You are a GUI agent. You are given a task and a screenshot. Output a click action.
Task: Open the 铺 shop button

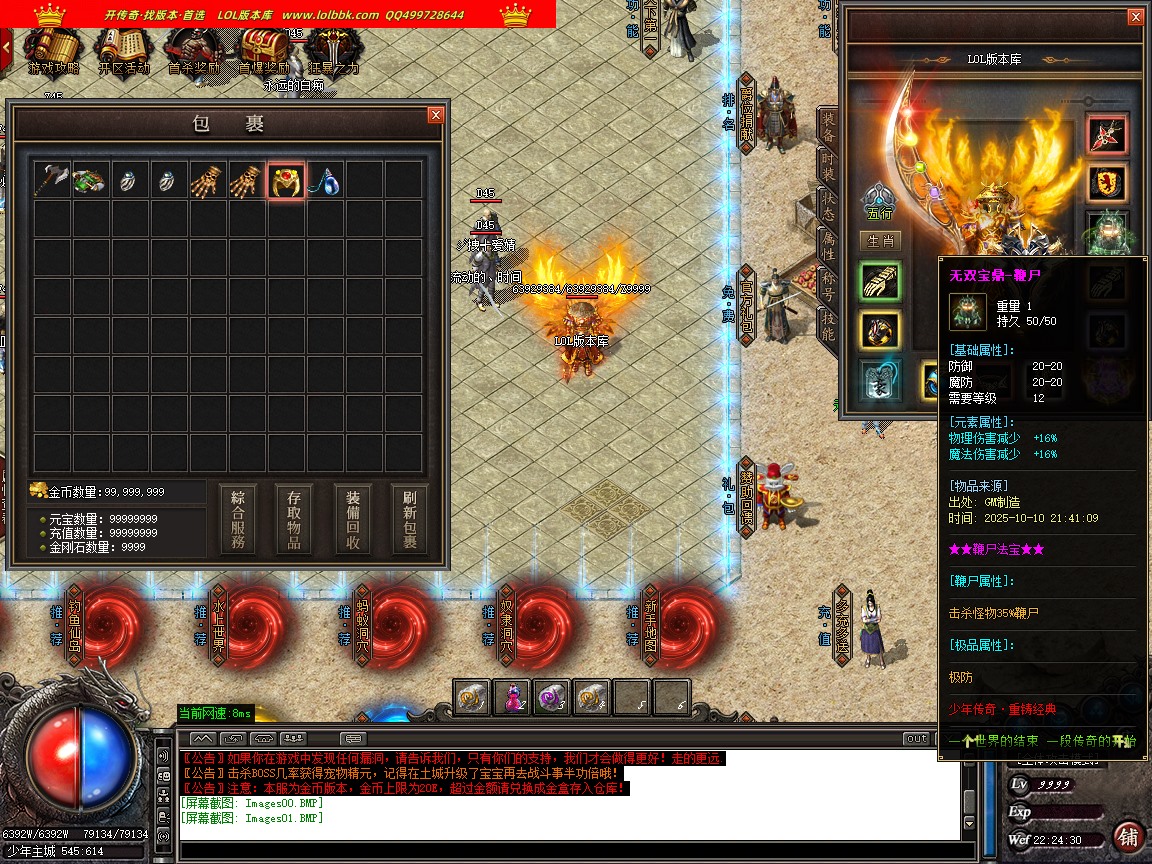(1127, 838)
